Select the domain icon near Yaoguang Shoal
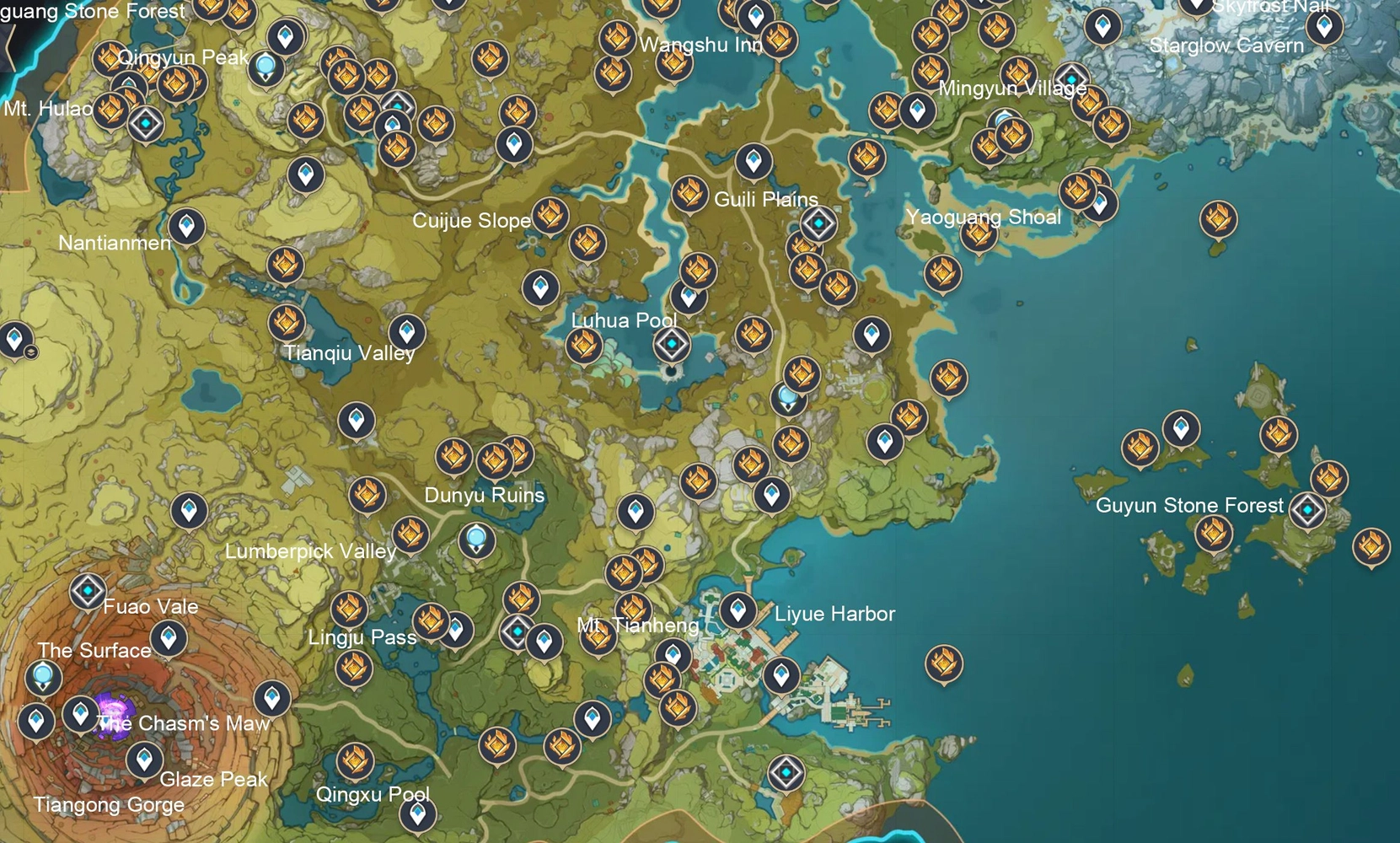This screenshot has width=1400, height=843. (1070, 78)
